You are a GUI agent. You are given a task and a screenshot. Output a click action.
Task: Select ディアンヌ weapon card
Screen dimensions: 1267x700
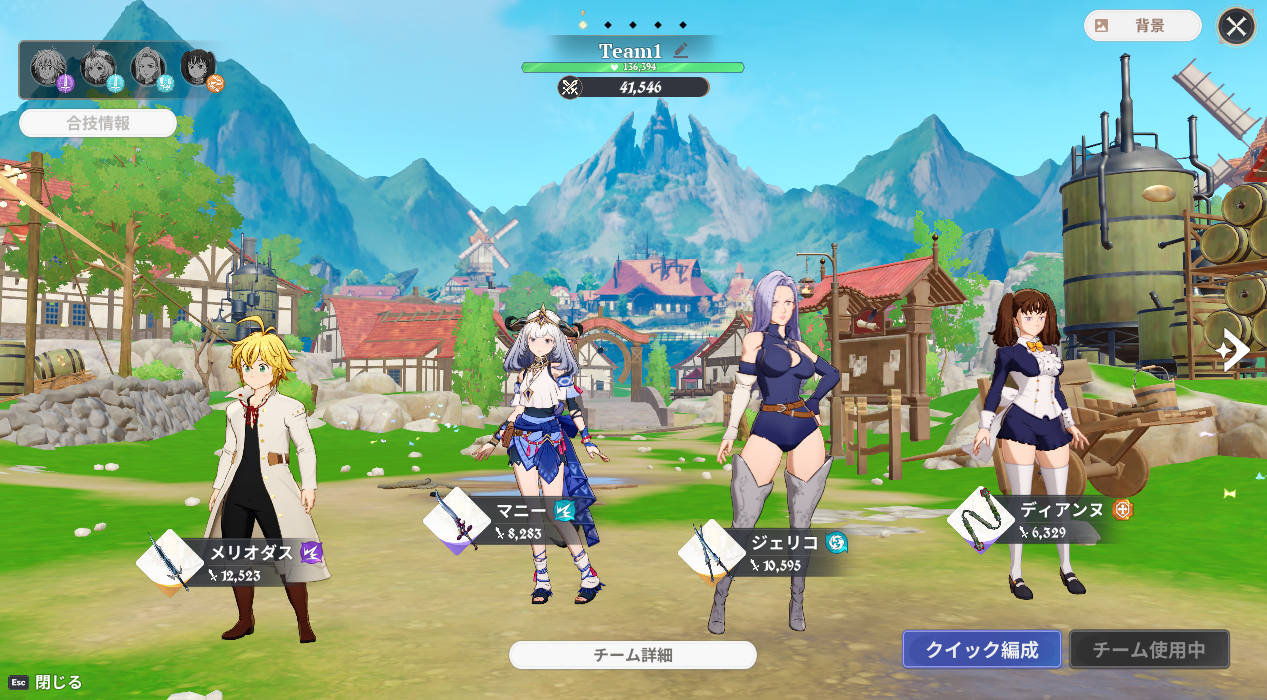tap(981, 519)
